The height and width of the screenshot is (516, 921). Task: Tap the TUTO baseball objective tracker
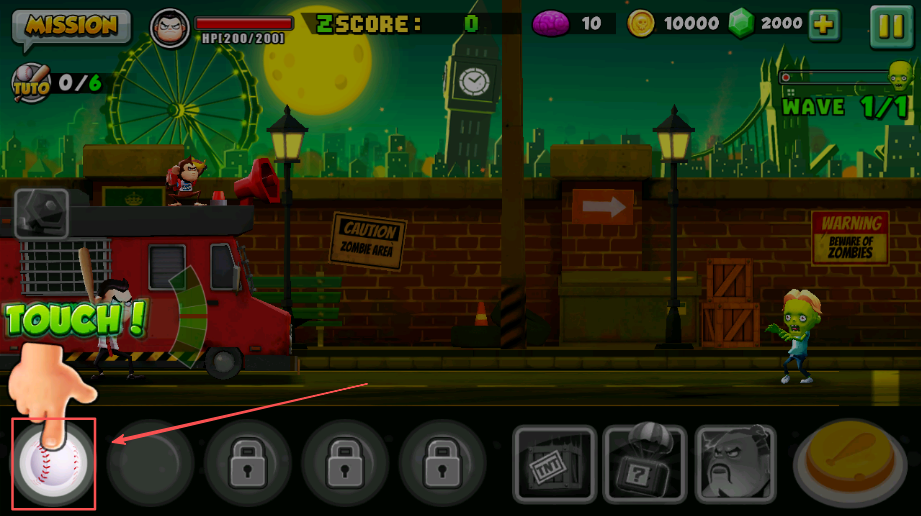pyautogui.click(x=31, y=83)
